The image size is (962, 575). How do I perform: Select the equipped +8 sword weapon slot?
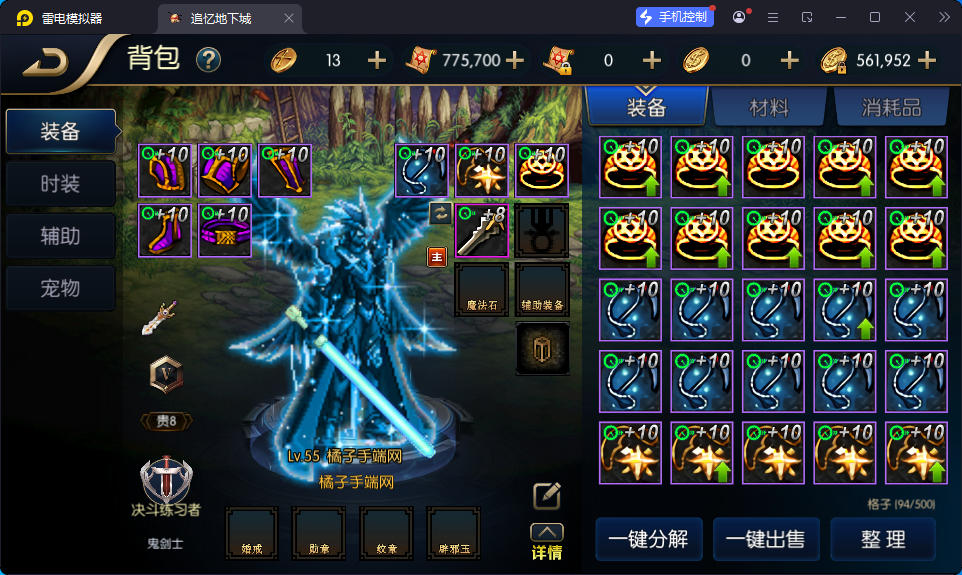click(481, 230)
